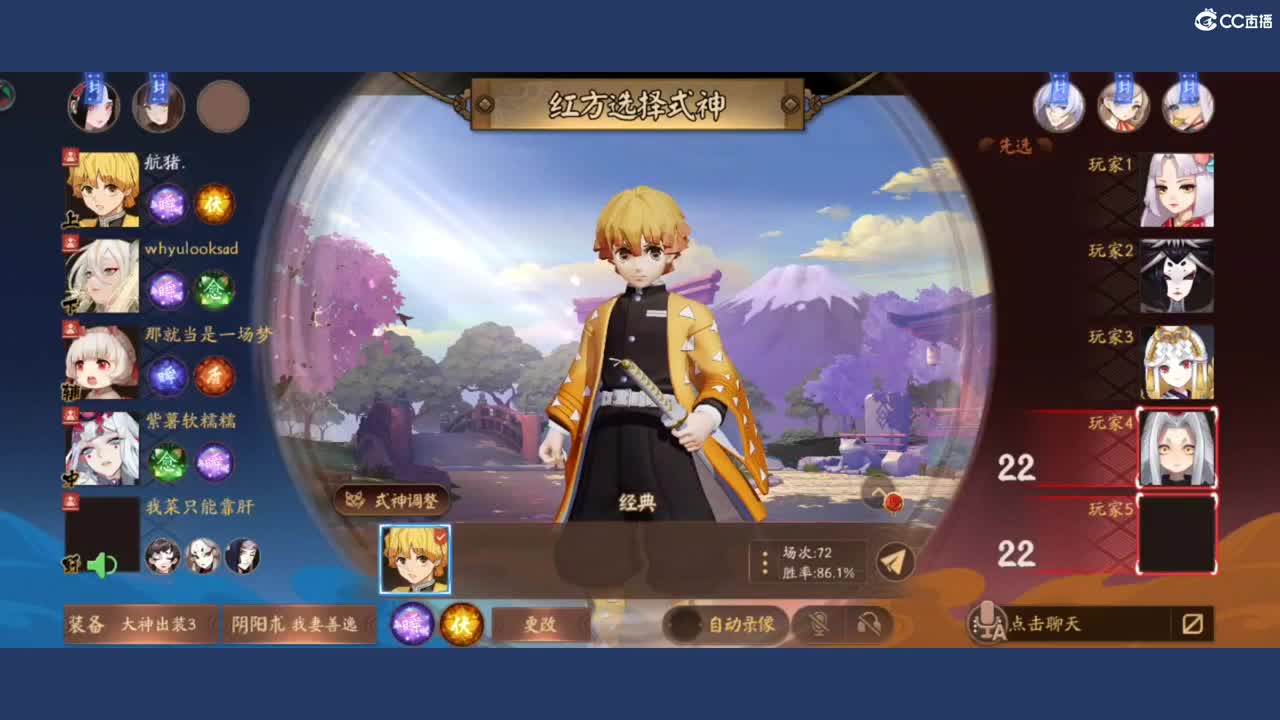The height and width of the screenshot is (720, 1280).
Task: Click 航猪's 伏 skill icon
Action: (x=218, y=204)
